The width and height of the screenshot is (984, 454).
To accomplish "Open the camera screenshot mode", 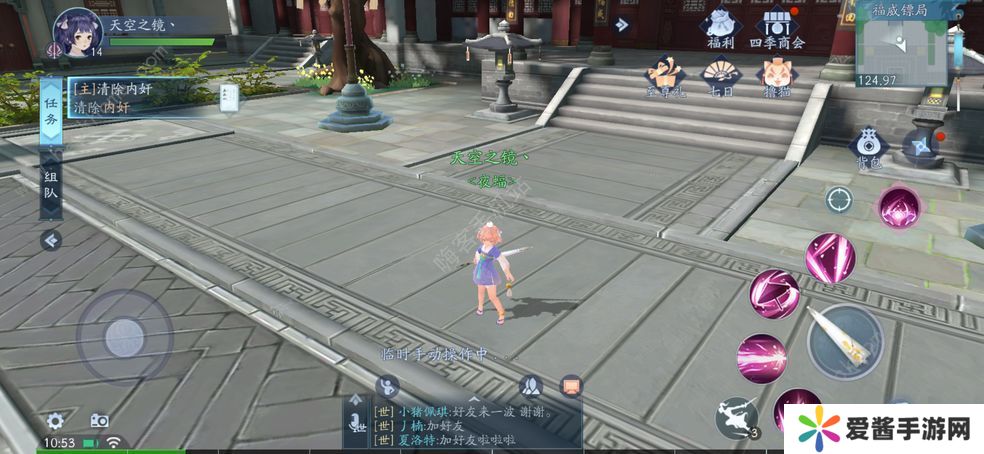I will pyautogui.click(x=99, y=421).
